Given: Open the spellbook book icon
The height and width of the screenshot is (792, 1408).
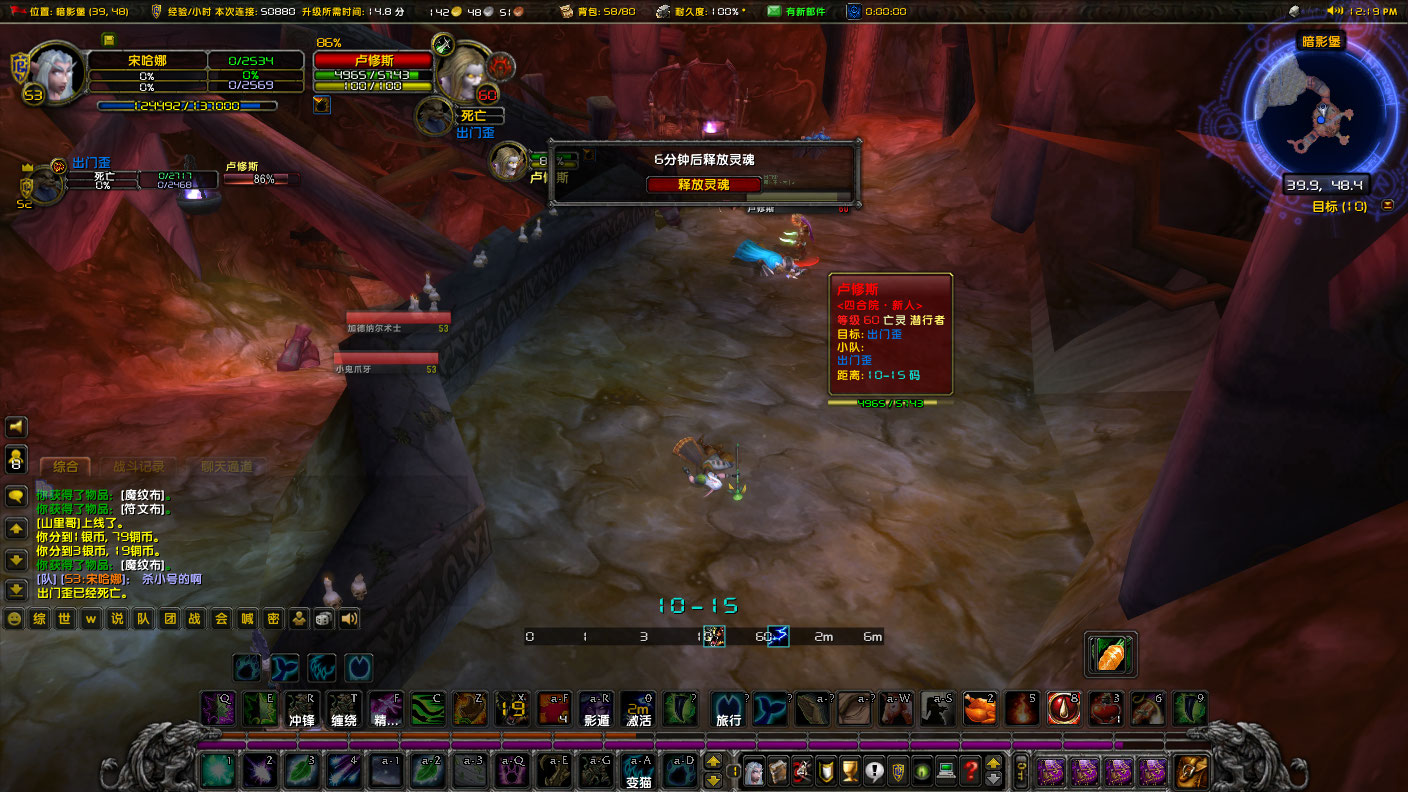Looking at the screenshot, I should (x=778, y=770).
